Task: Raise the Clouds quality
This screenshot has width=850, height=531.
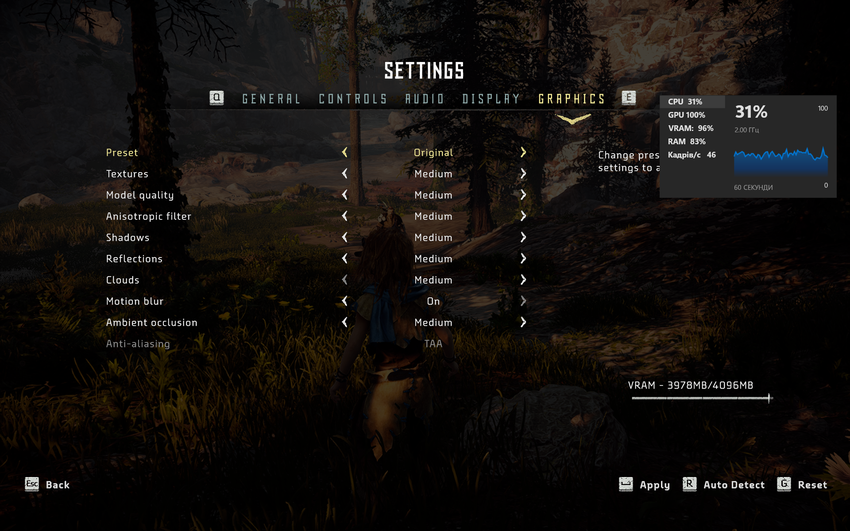Action: pyautogui.click(x=523, y=280)
